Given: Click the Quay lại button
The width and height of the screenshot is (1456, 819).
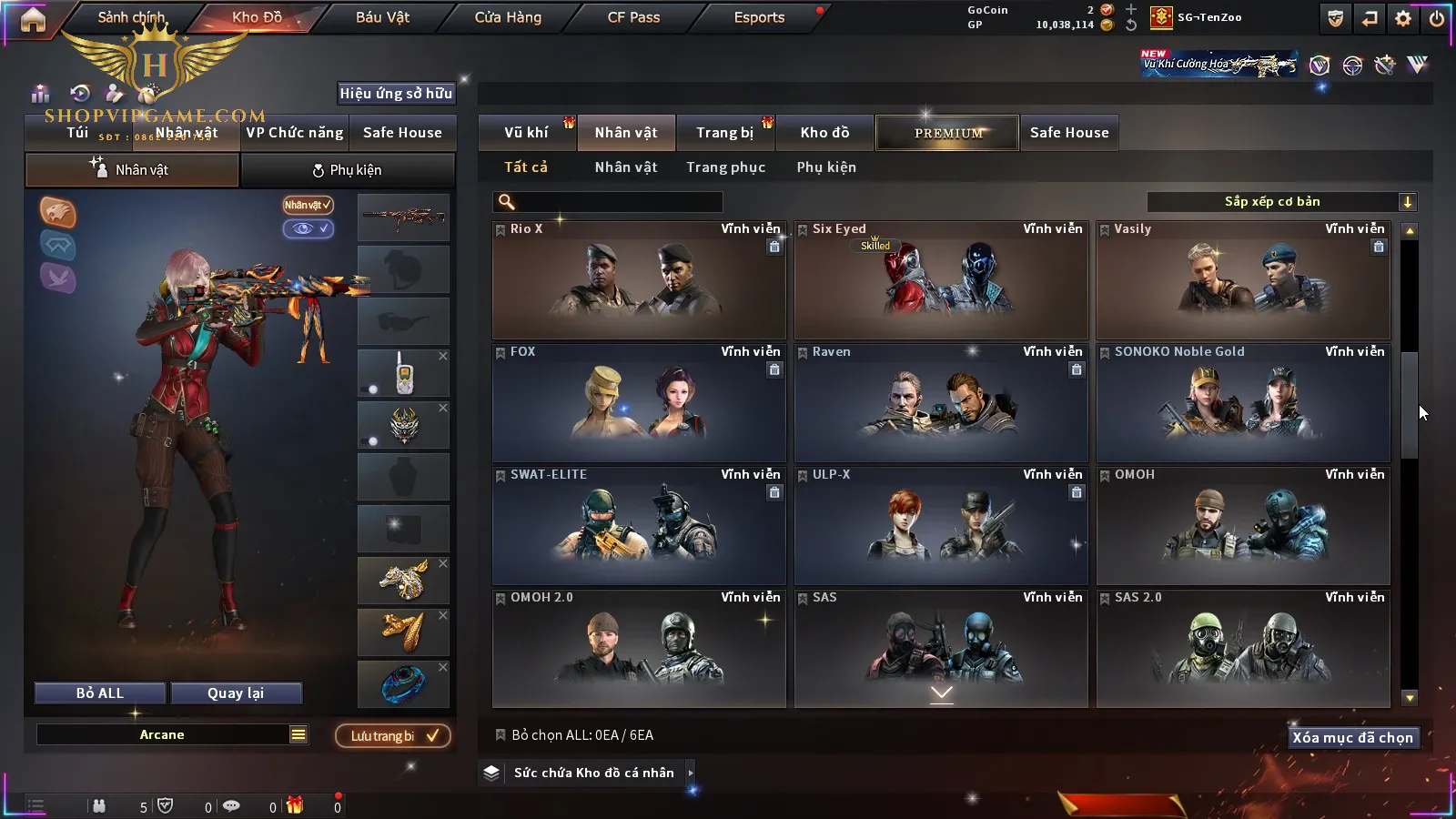Looking at the screenshot, I should [x=236, y=693].
